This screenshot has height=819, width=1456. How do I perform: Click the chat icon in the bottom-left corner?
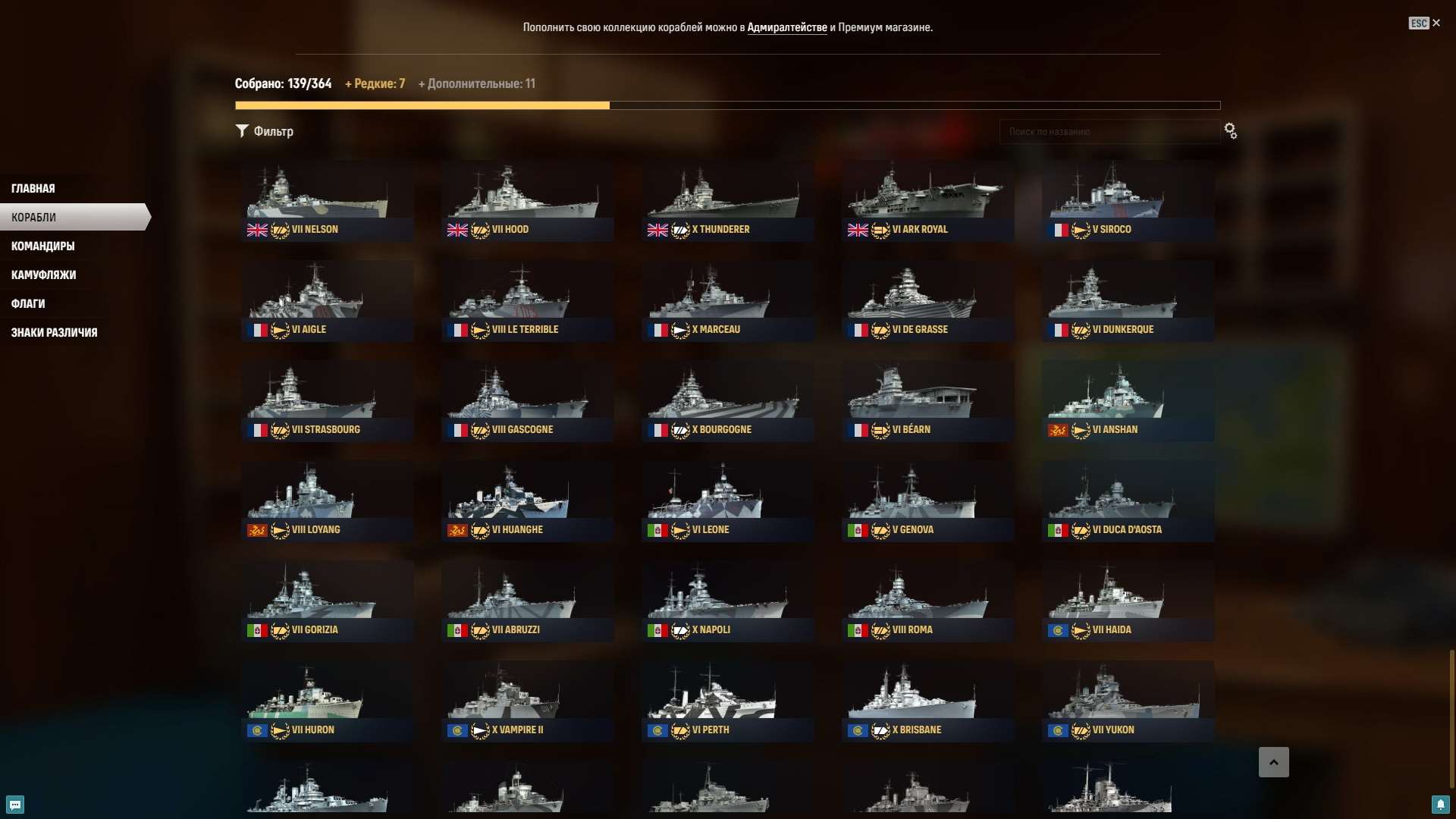coord(14,805)
